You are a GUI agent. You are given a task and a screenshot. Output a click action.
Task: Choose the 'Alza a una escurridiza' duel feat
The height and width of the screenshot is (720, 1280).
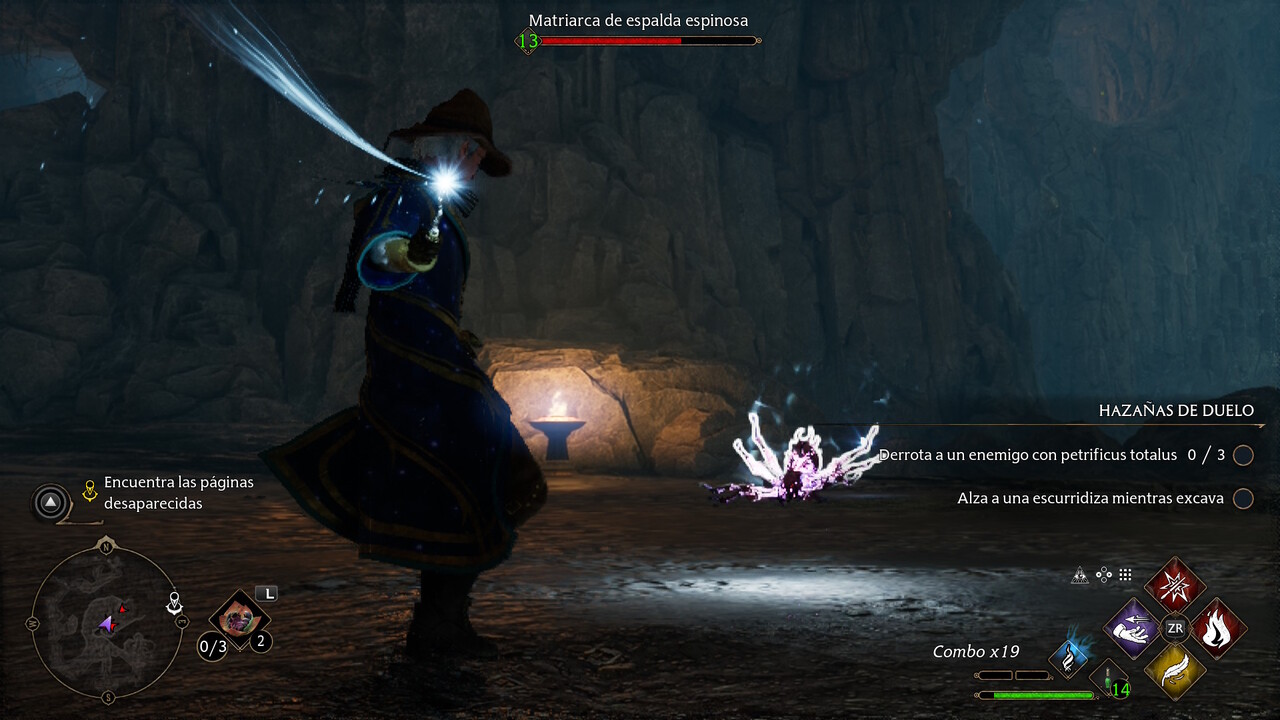coord(1090,498)
